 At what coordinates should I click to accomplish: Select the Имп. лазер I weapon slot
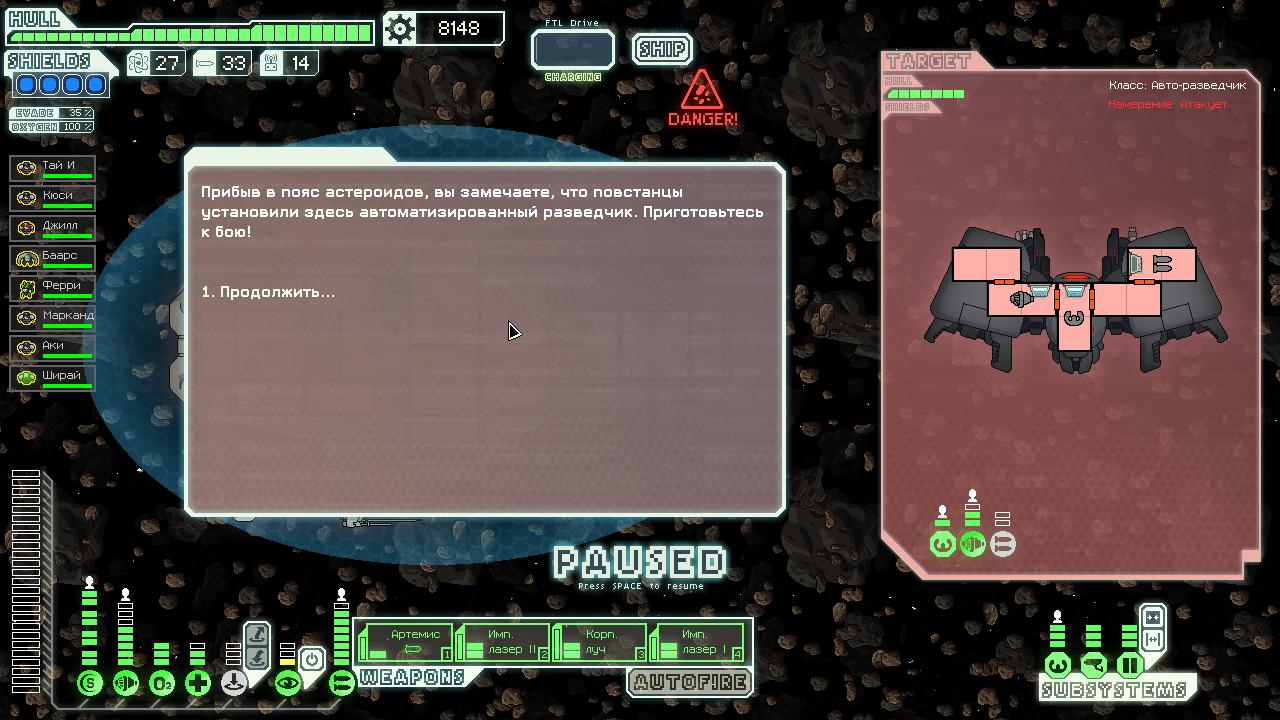pos(698,642)
